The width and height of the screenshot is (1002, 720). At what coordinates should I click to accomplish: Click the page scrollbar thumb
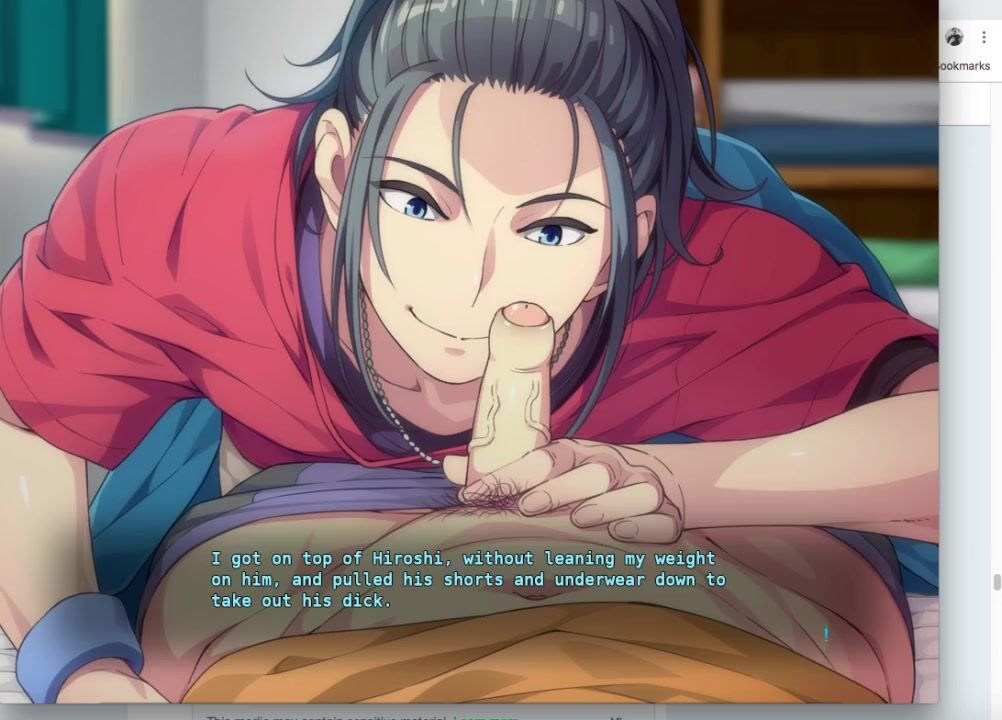996,583
